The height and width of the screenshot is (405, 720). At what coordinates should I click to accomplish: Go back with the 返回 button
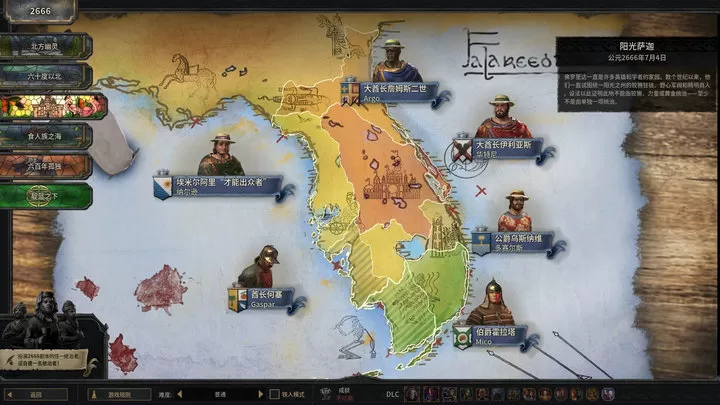35,394
